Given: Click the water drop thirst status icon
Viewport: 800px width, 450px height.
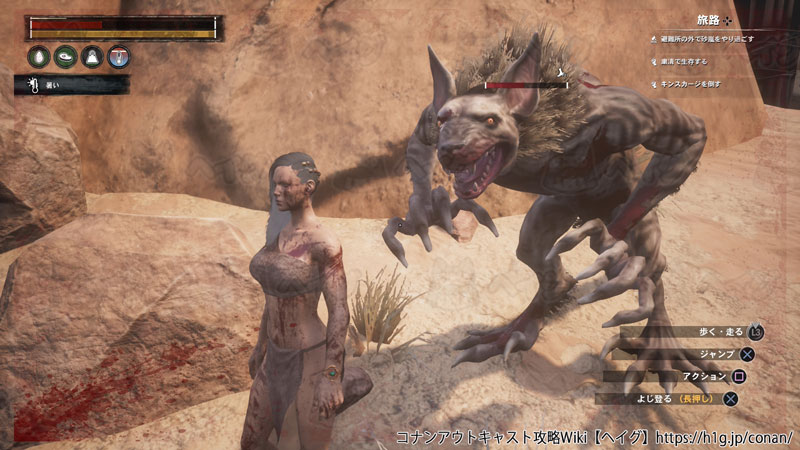Looking at the screenshot, I should 39,56.
